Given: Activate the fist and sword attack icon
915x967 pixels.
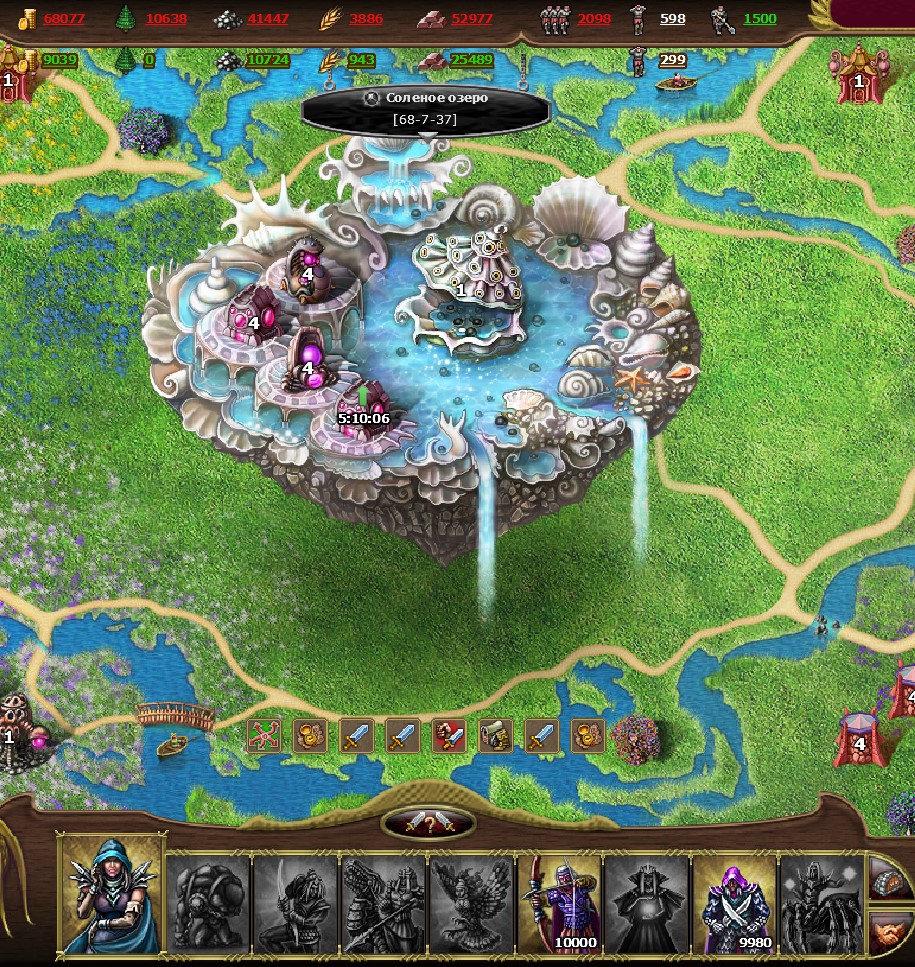Looking at the screenshot, I should [448, 735].
